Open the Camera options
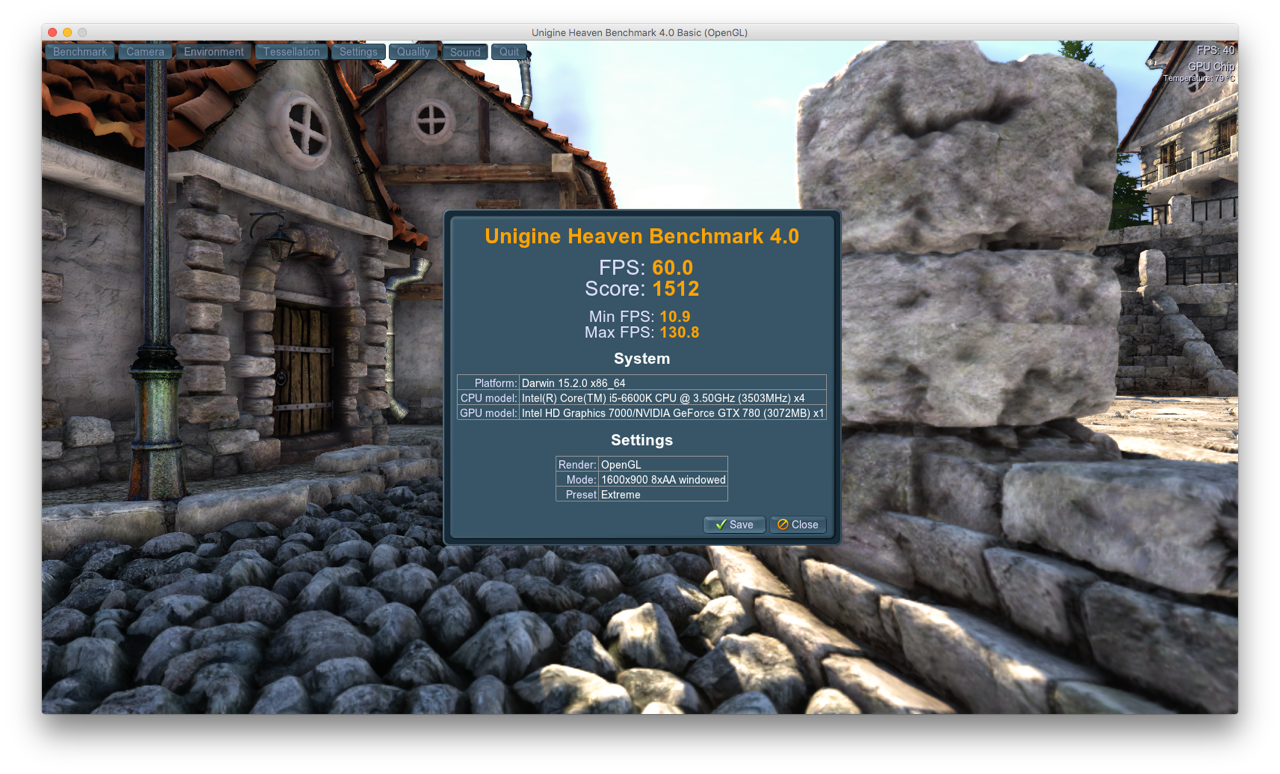This screenshot has height=774, width=1280. 144,51
